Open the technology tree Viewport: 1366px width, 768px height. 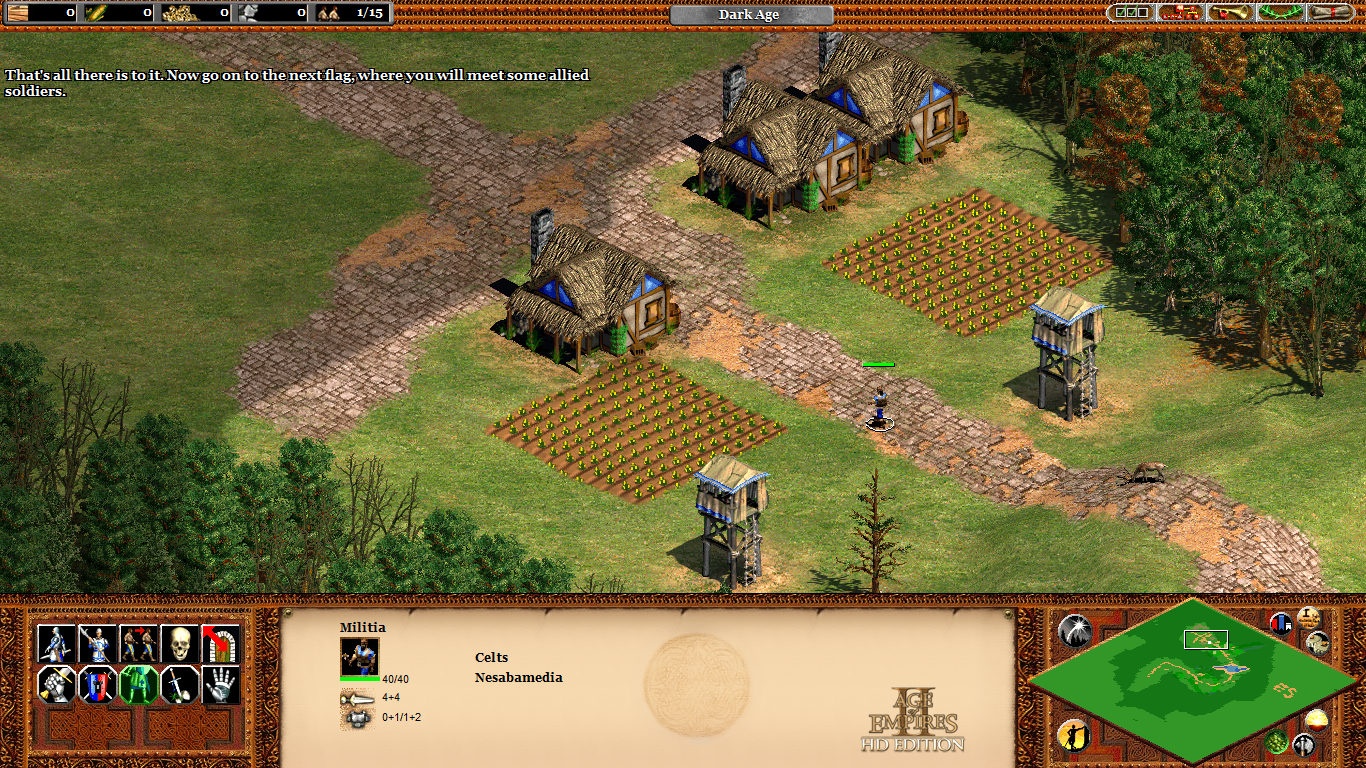1181,13
